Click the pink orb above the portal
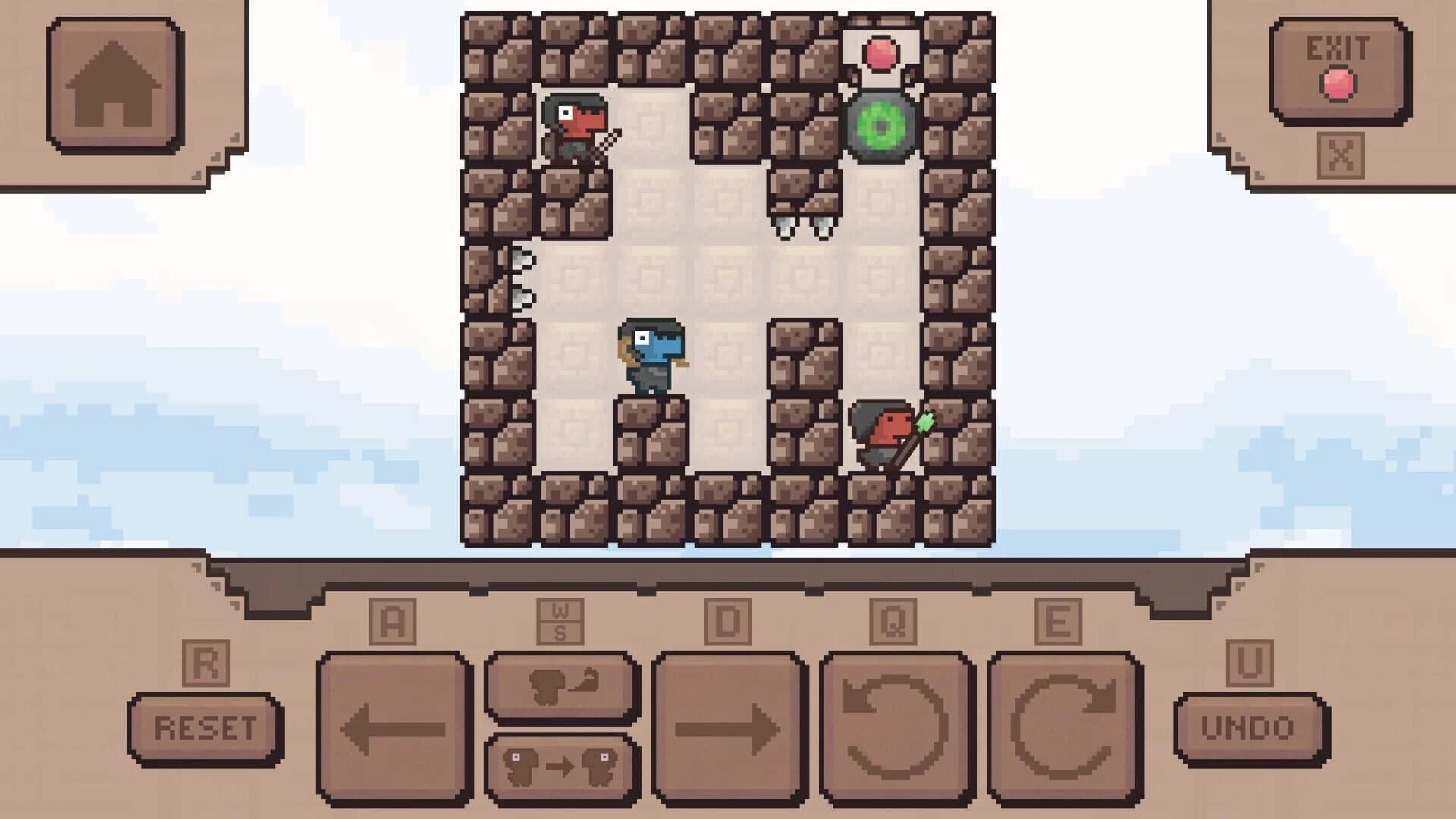 pyautogui.click(x=881, y=53)
